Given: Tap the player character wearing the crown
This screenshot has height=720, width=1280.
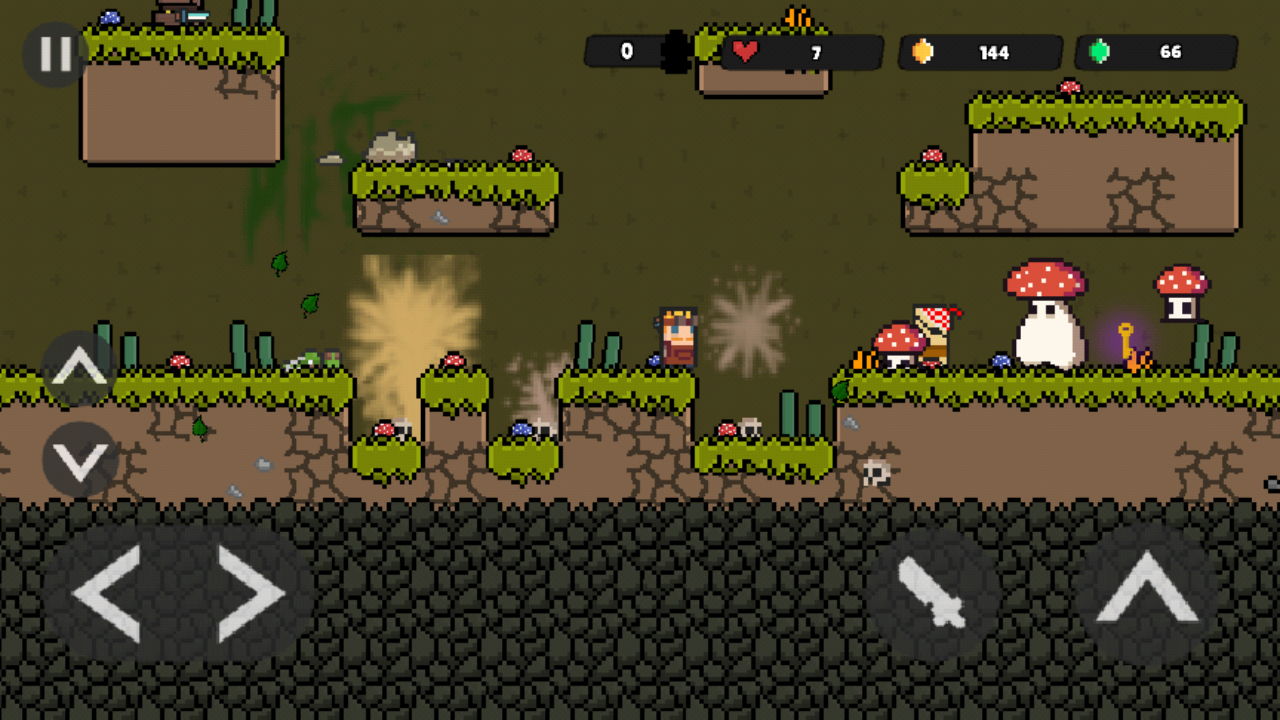Looking at the screenshot, I should coord(676,336).
